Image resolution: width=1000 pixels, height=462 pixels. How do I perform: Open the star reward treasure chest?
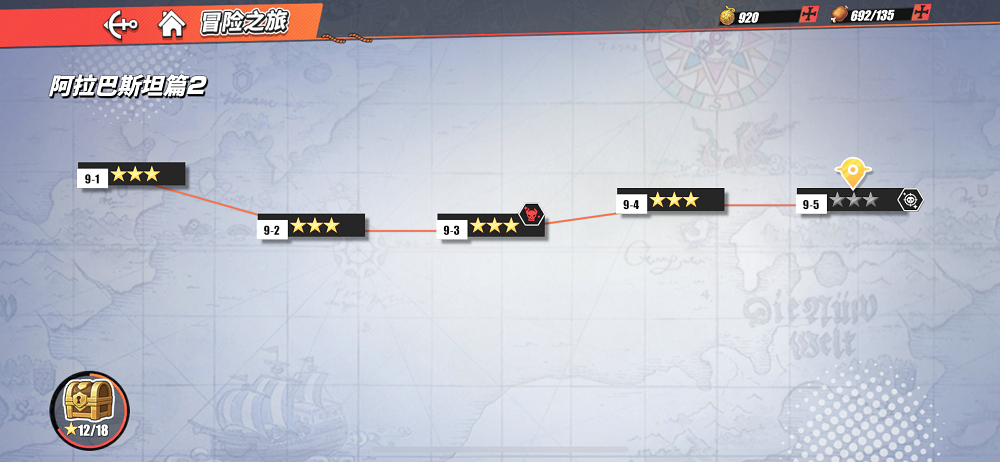point(88,408)
